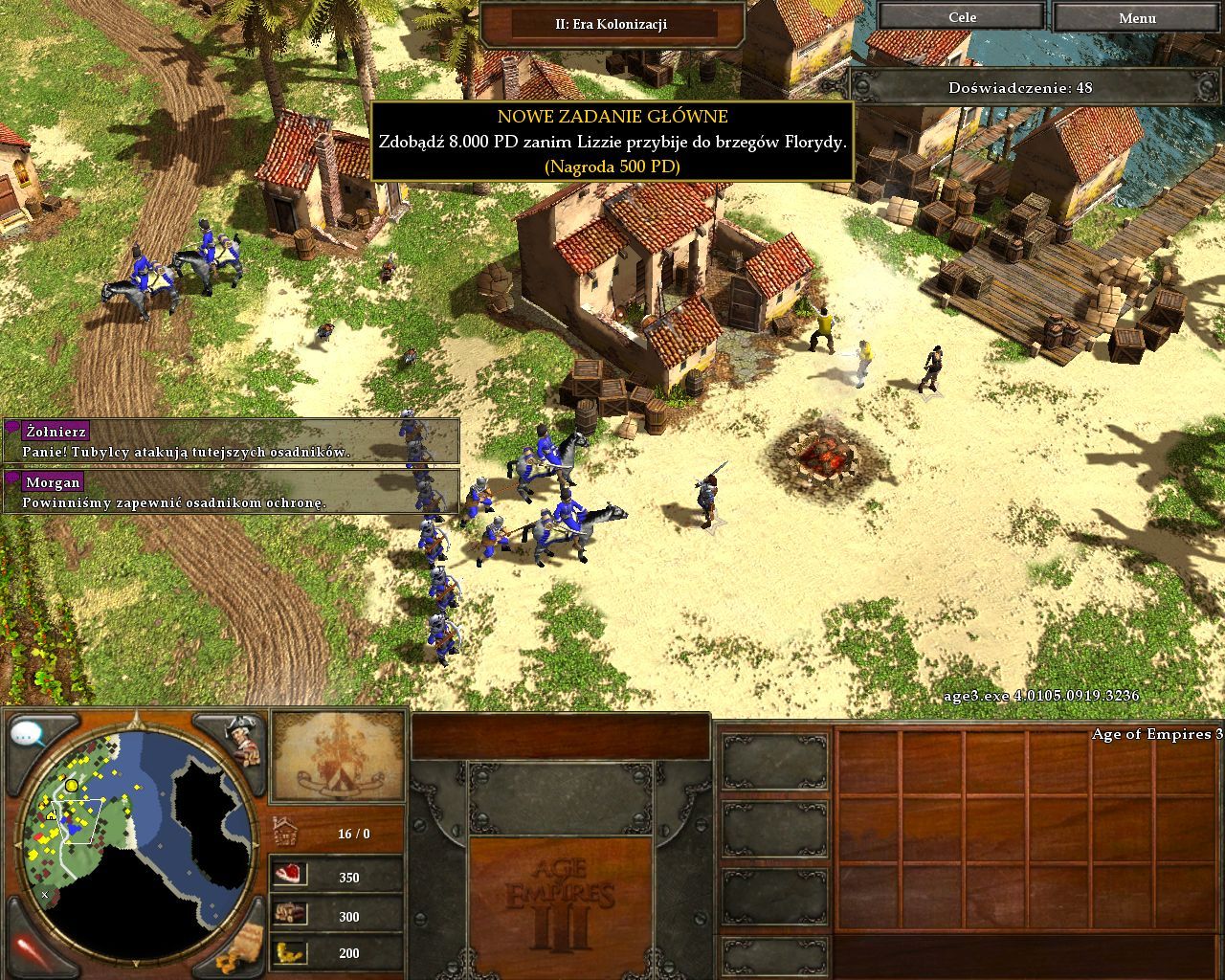Click the new main objective notification

pos(612,142)
